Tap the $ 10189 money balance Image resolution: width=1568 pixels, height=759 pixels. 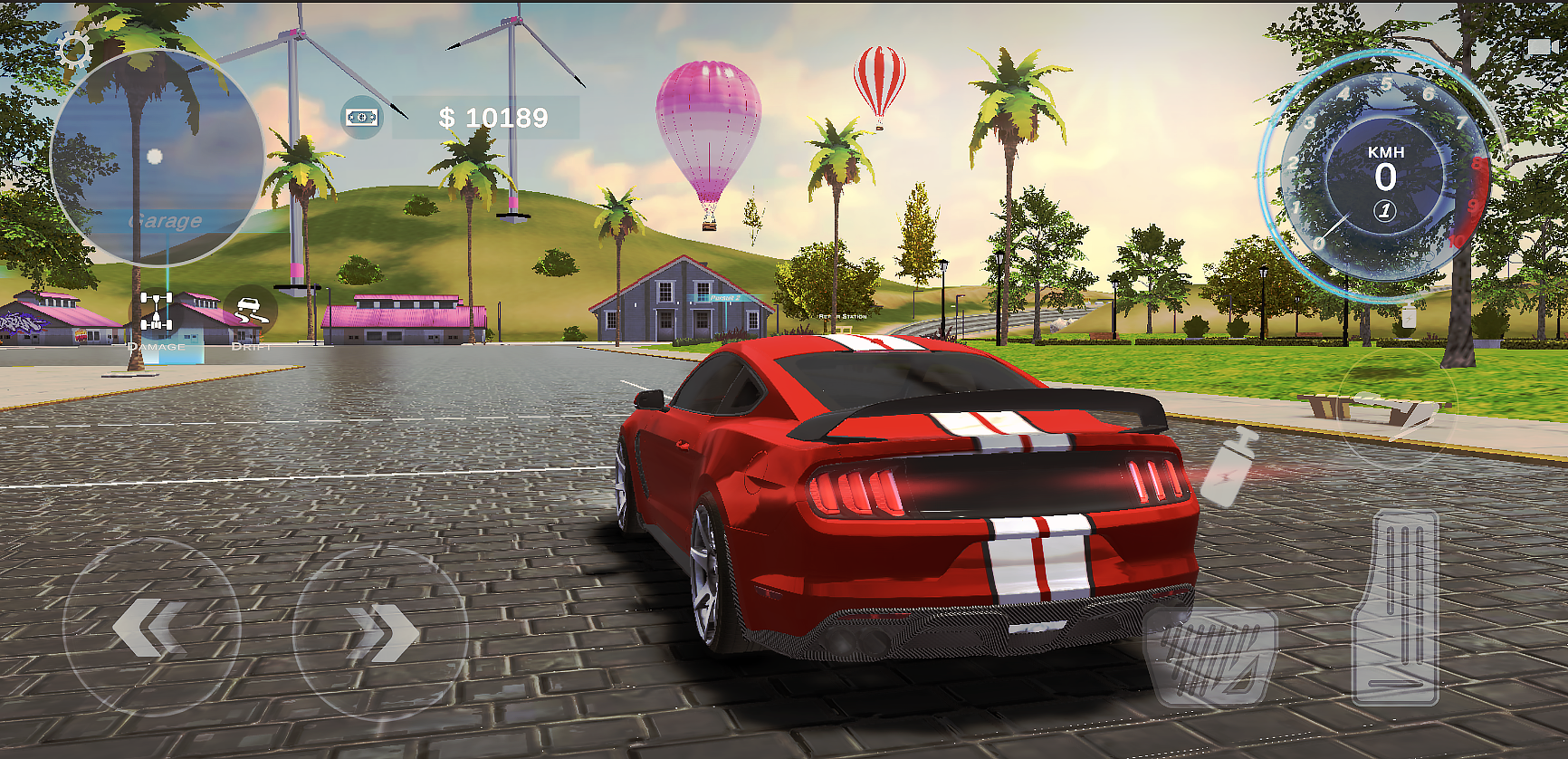tap(493, 114)
